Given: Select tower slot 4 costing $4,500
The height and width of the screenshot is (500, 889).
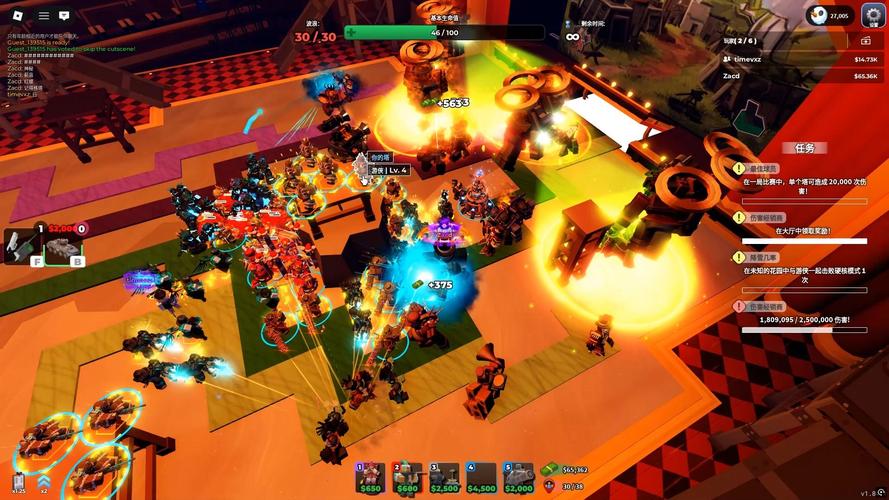Looking at the screenshot, I should 480,477.
